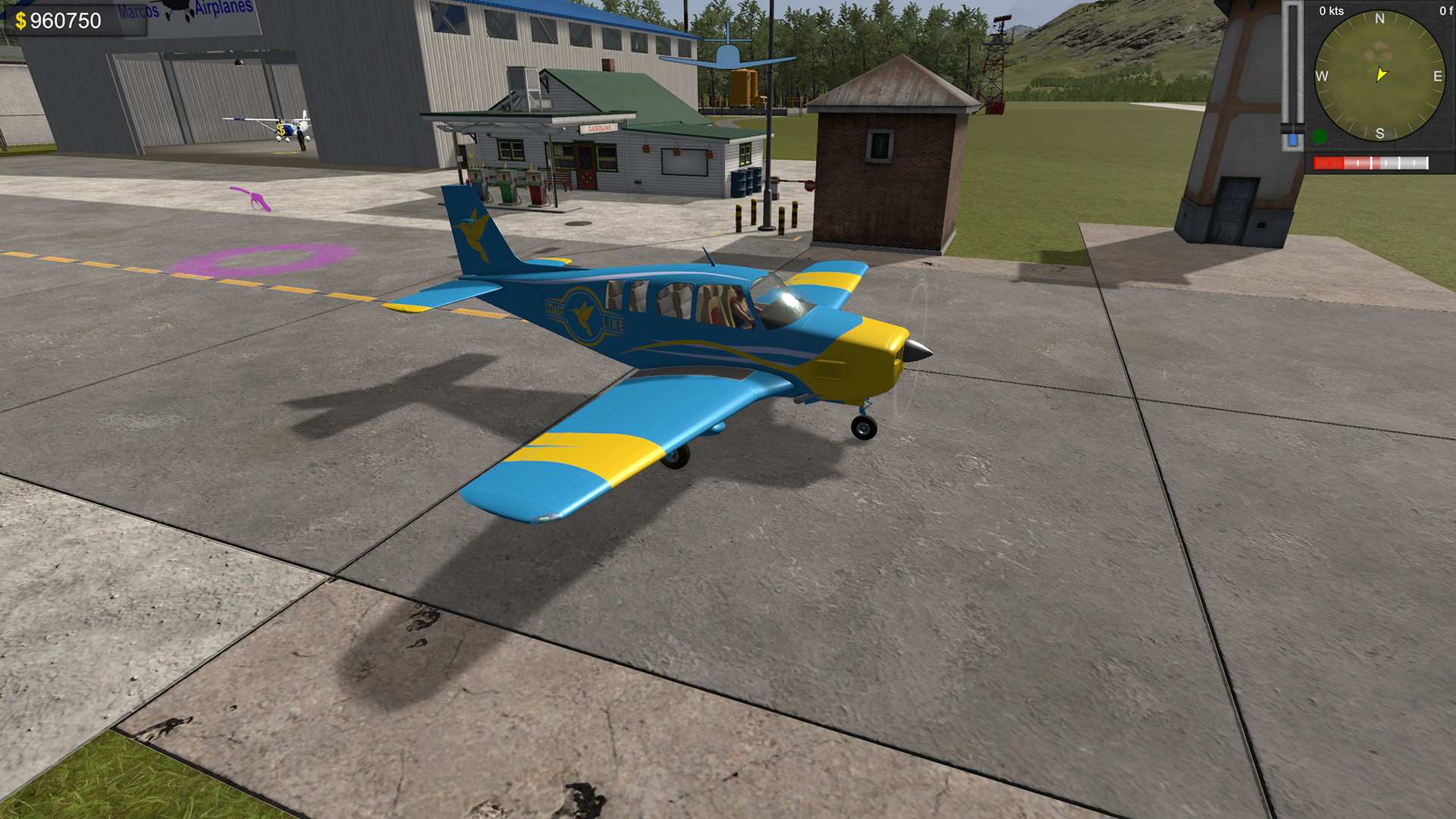This screenshot has height=819, width=1456.
Task: Select the yellow heading arrow on the compass
Action: coord(1380,74)
